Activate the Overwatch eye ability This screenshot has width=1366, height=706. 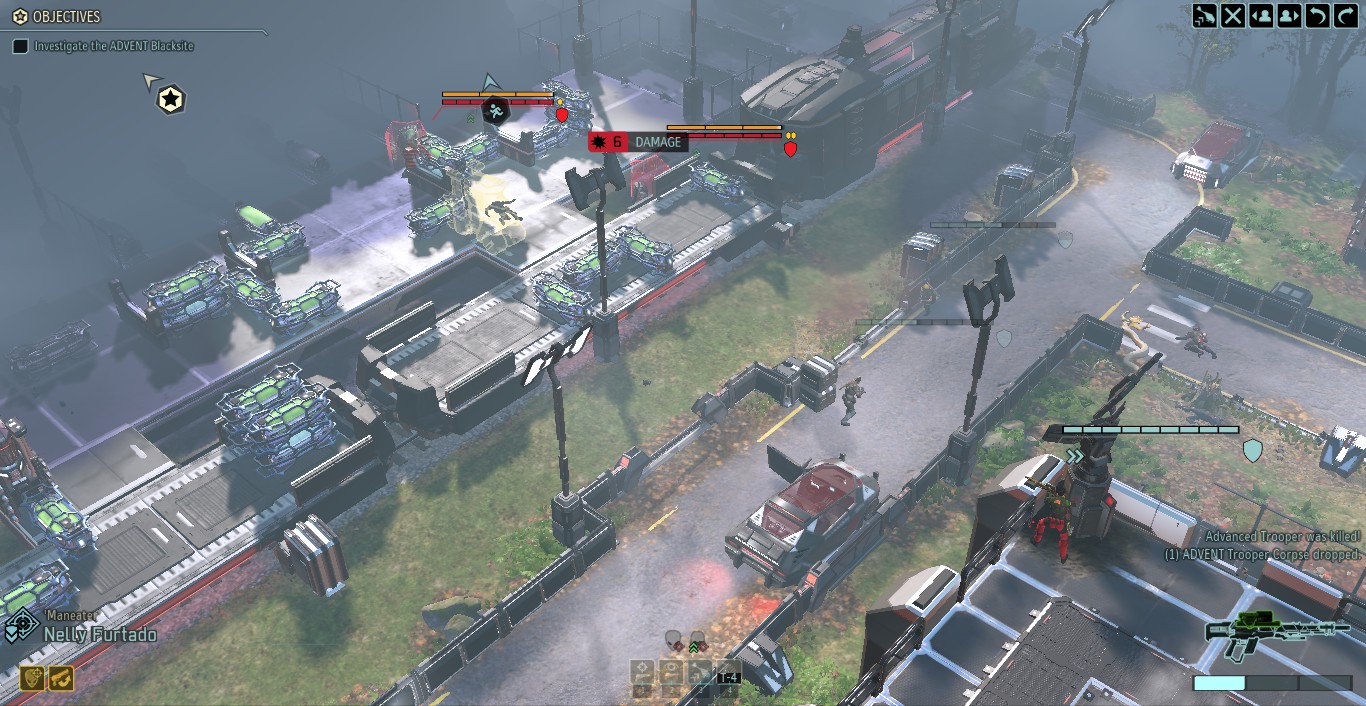point(671,672)
